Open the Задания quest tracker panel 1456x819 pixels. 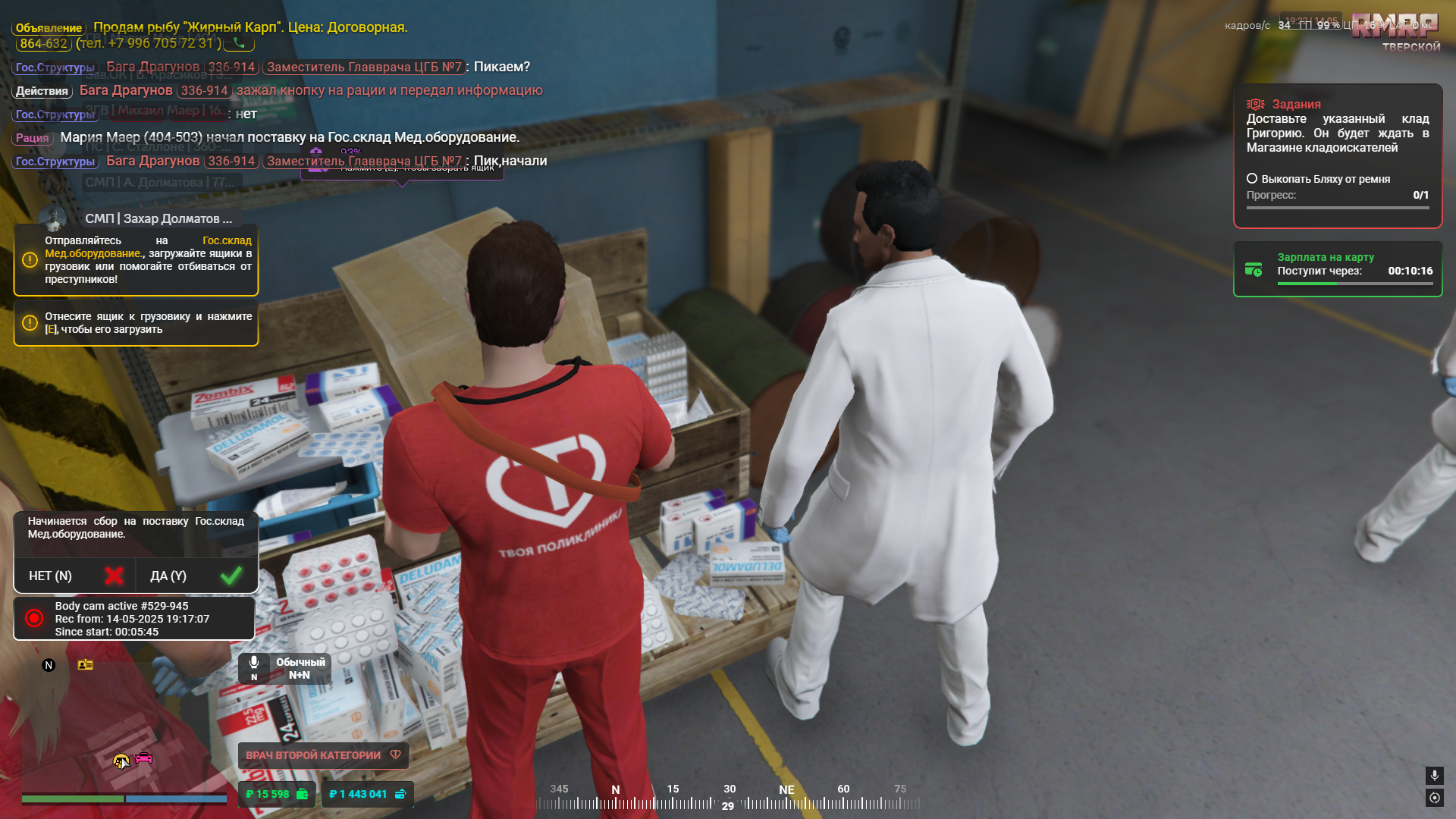coord(1337,155)
